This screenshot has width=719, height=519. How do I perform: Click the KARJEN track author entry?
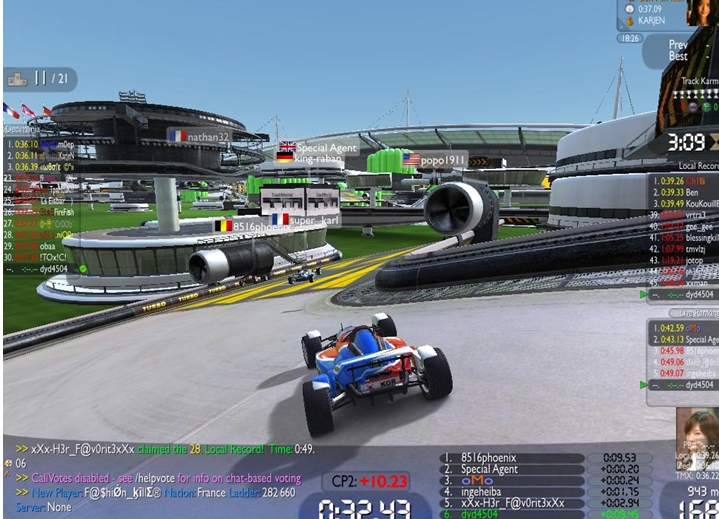[650, 19]
